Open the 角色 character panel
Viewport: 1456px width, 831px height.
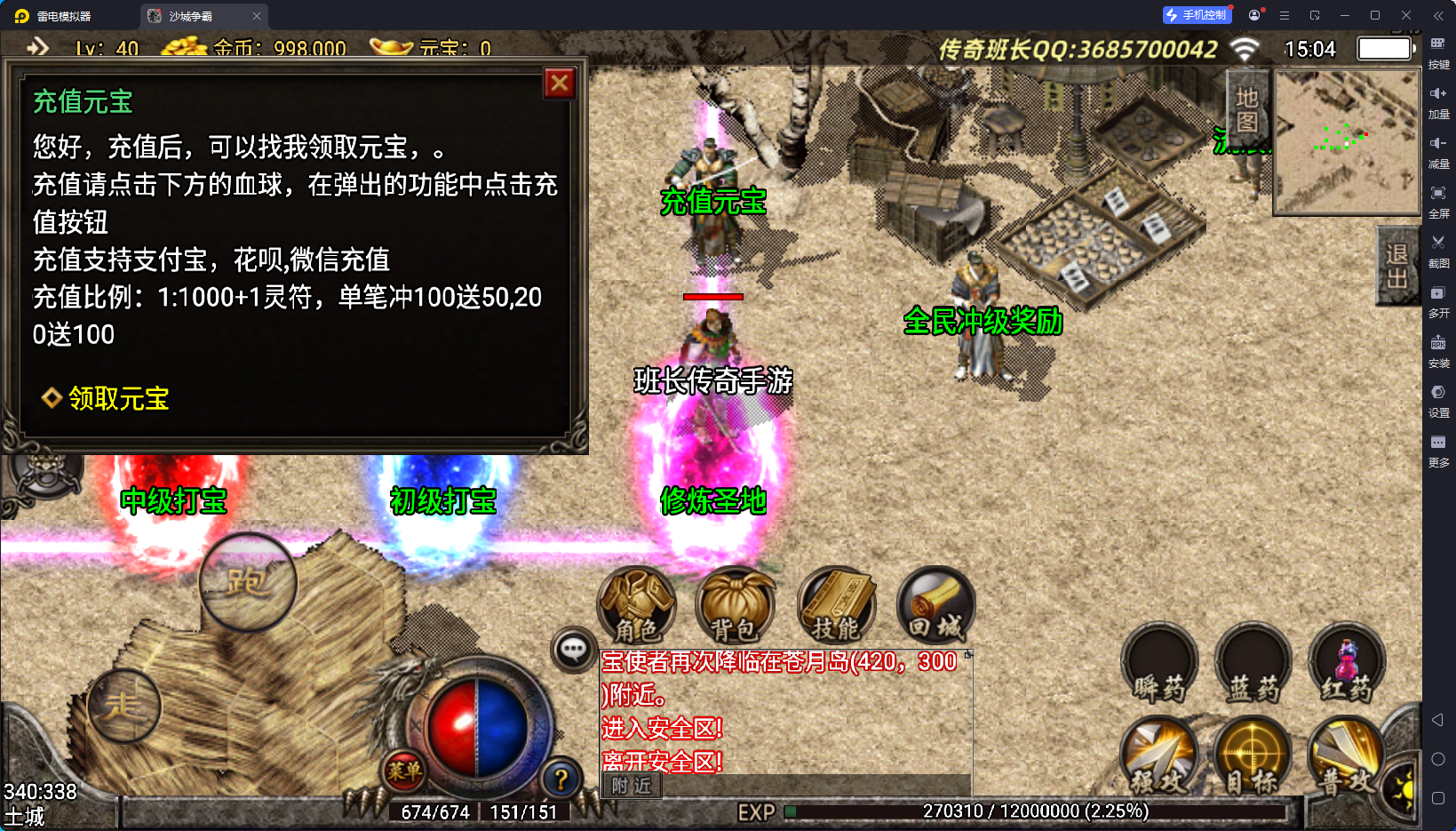(x=637, y=606)
